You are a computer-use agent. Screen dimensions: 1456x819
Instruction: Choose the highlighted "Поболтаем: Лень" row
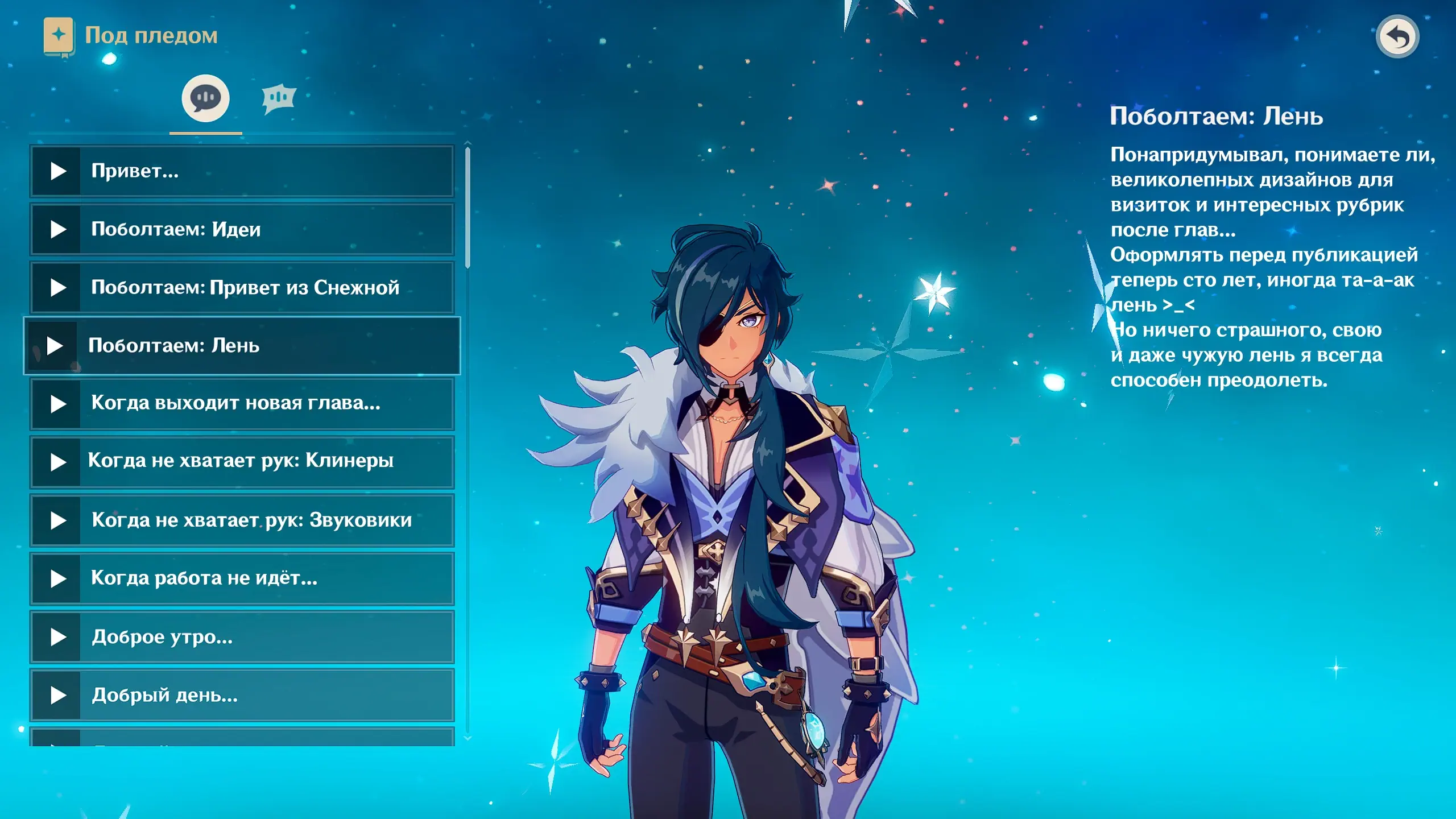tap(242, 346)
